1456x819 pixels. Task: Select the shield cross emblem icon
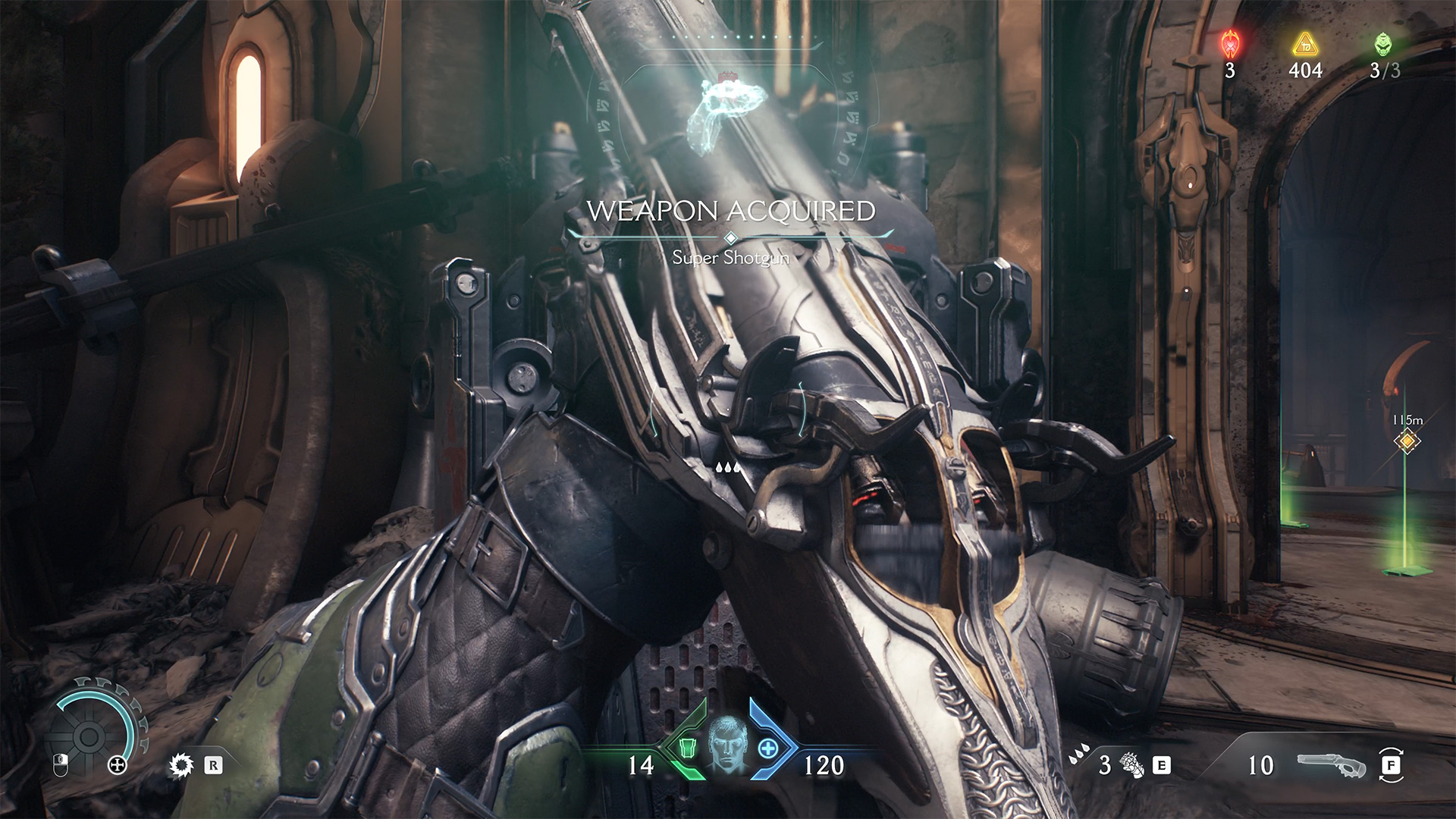click(118, 765)
